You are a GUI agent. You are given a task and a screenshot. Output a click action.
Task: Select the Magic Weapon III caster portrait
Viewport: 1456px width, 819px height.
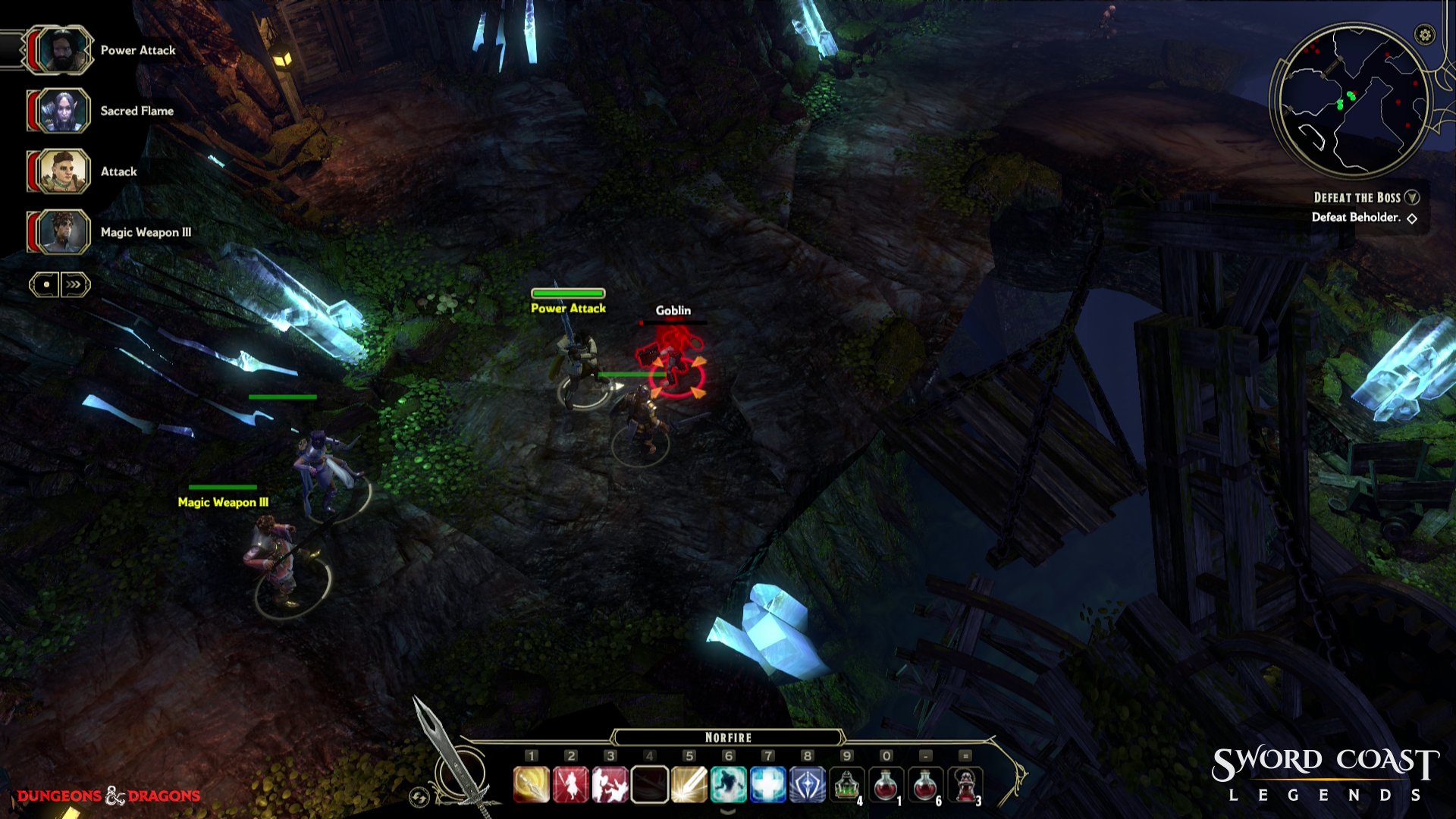coord(61,232)
